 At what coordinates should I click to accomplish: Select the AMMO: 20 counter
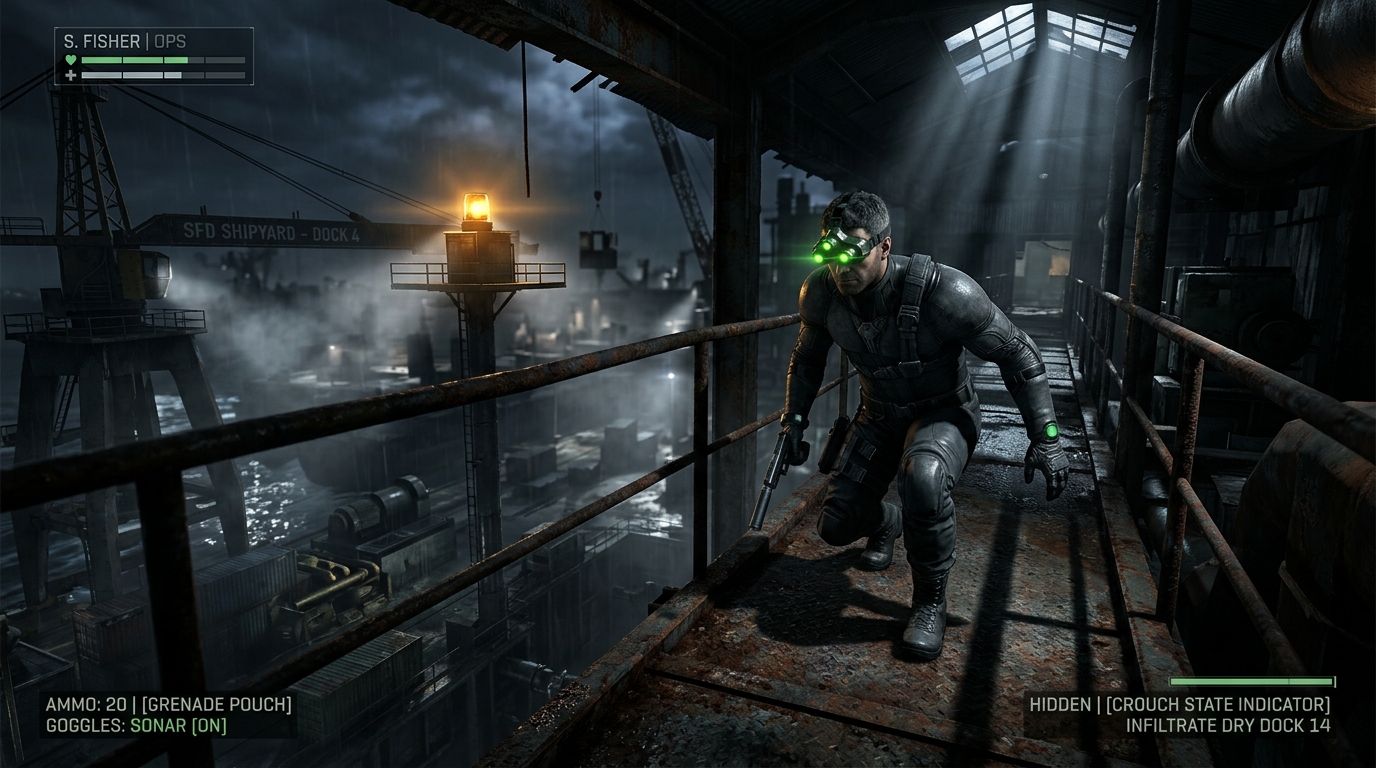point(85,703)
